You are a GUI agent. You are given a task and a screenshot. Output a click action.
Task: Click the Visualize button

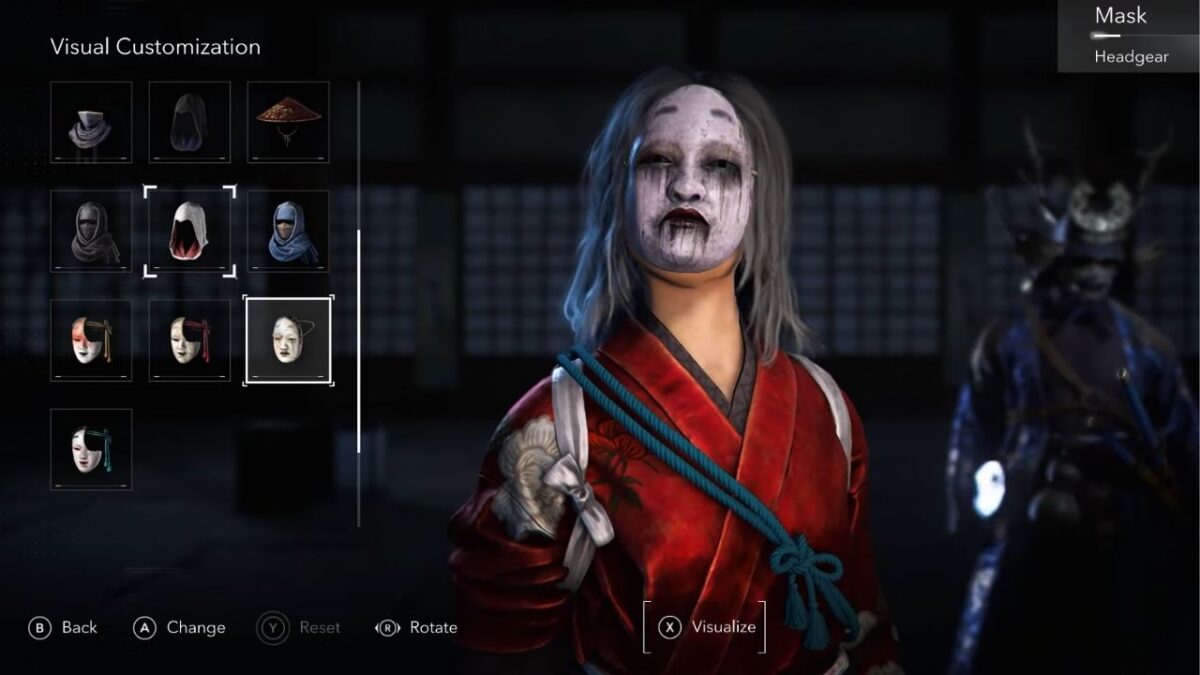coord(706,627)
